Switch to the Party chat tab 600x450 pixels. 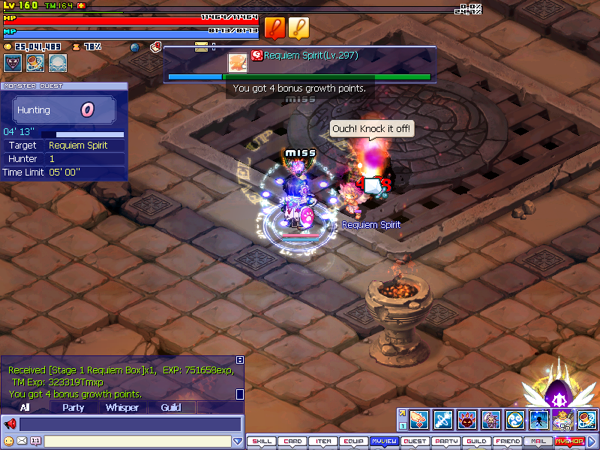point(73,408)
